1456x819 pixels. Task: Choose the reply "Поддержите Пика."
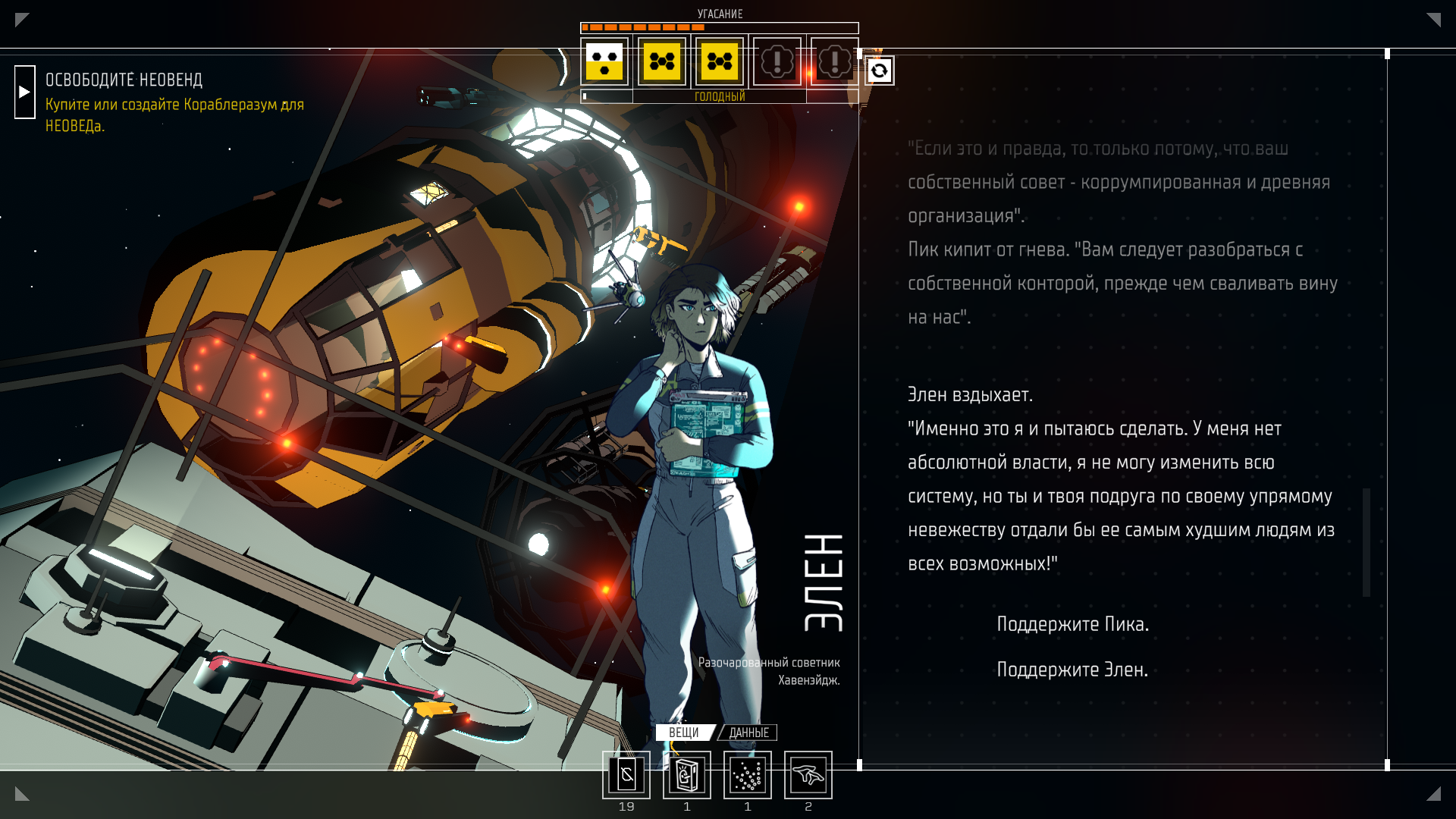tap(1072, 624)
